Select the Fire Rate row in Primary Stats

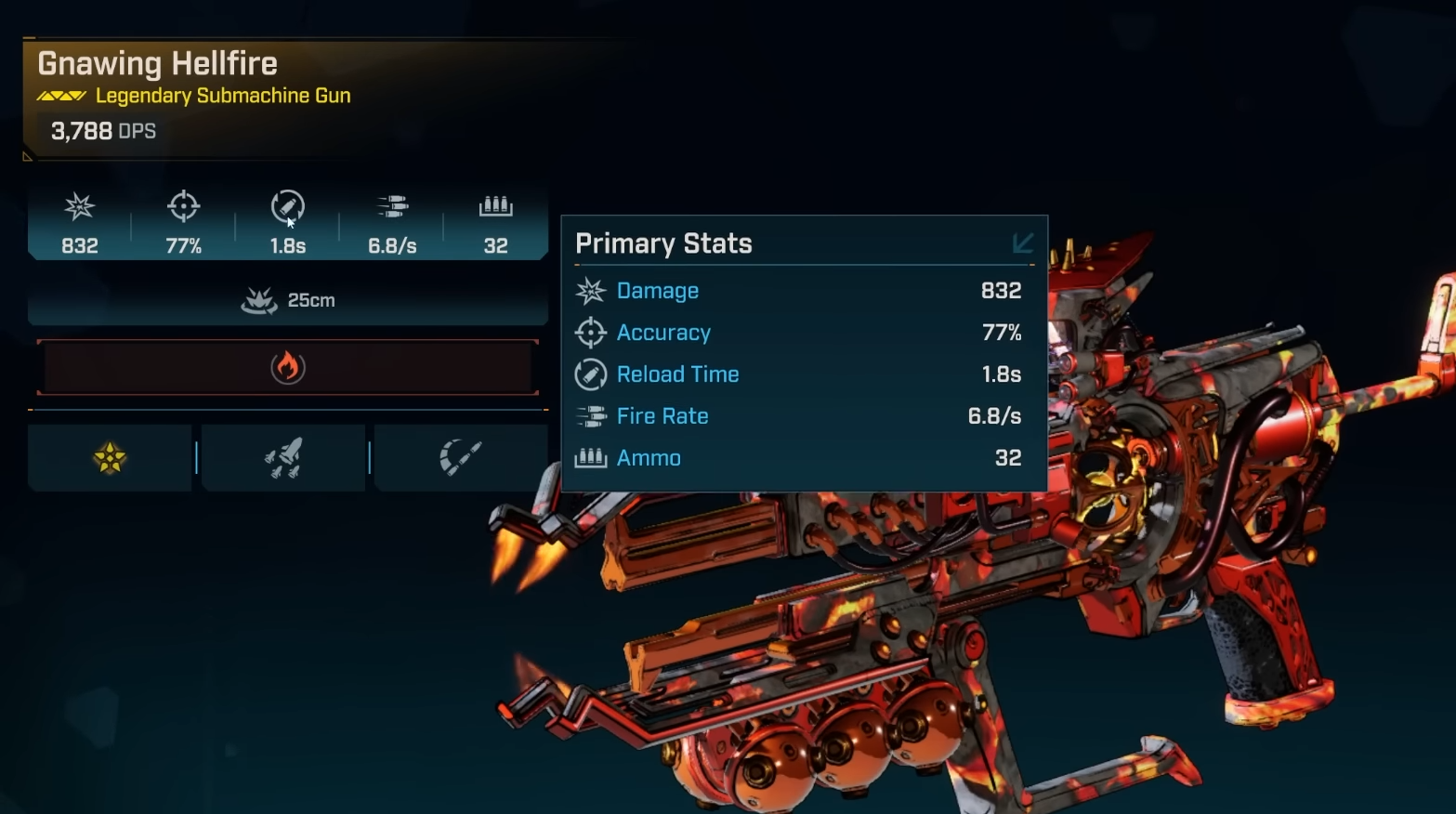click(804, 416)
